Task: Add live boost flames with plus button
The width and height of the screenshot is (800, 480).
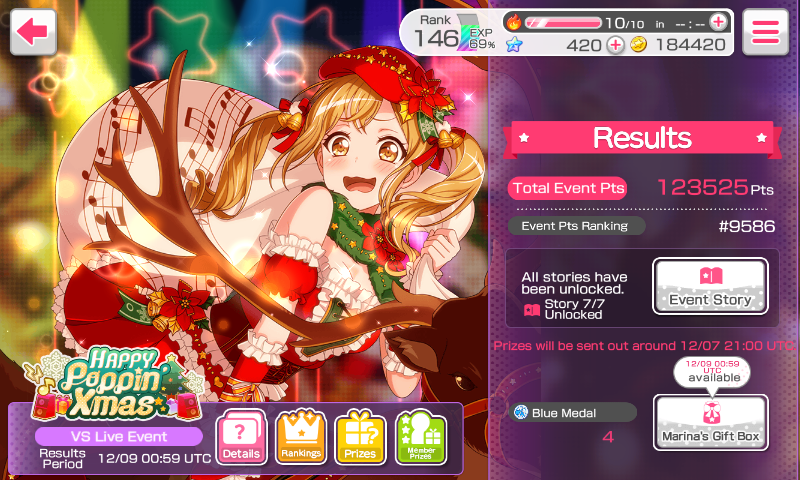Action: [718, 22]
